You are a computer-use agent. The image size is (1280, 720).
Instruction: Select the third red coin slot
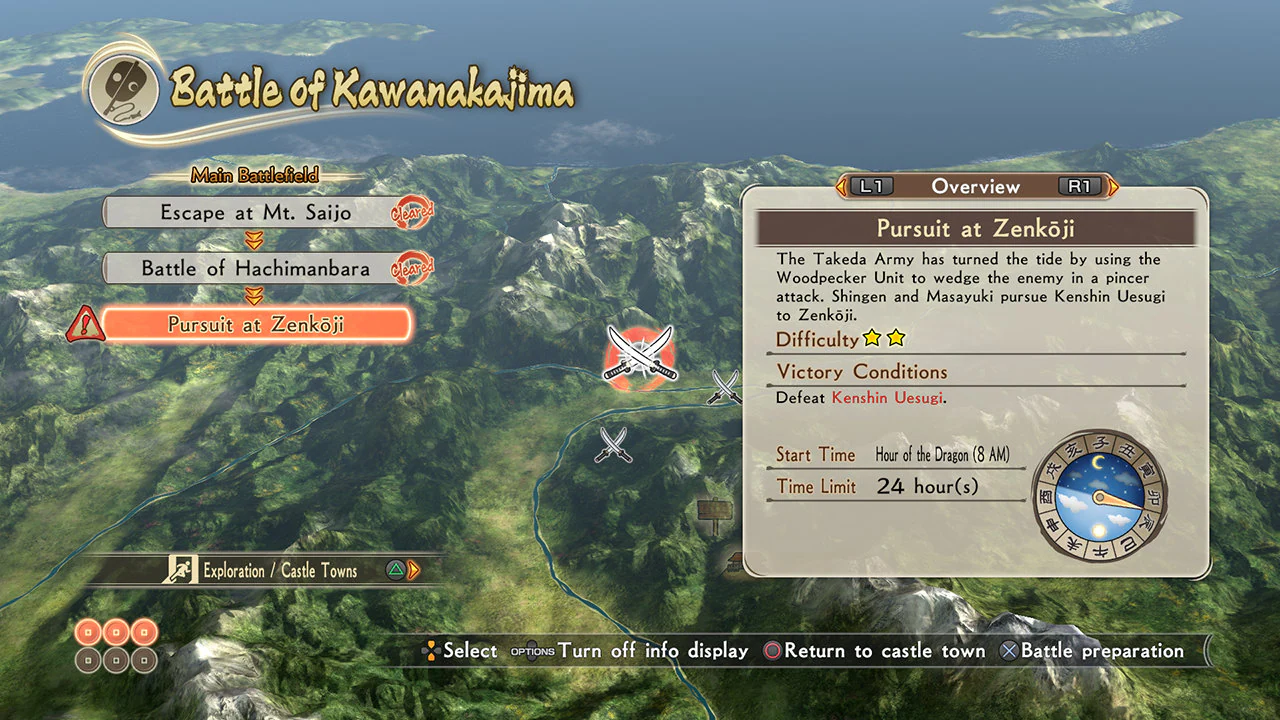tap(142, 633)
